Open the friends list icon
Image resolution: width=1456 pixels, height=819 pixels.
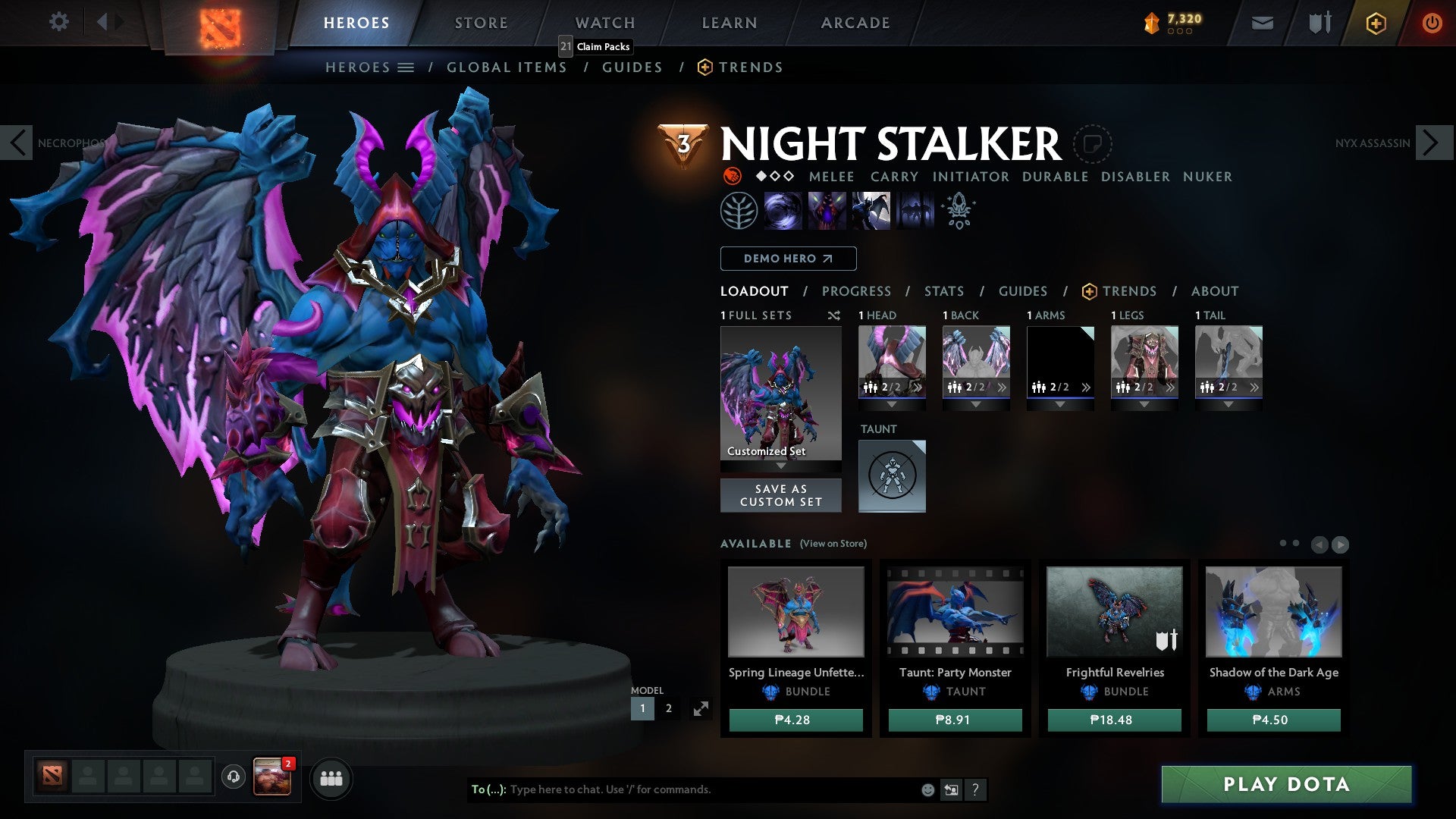[x=331, y=778]
